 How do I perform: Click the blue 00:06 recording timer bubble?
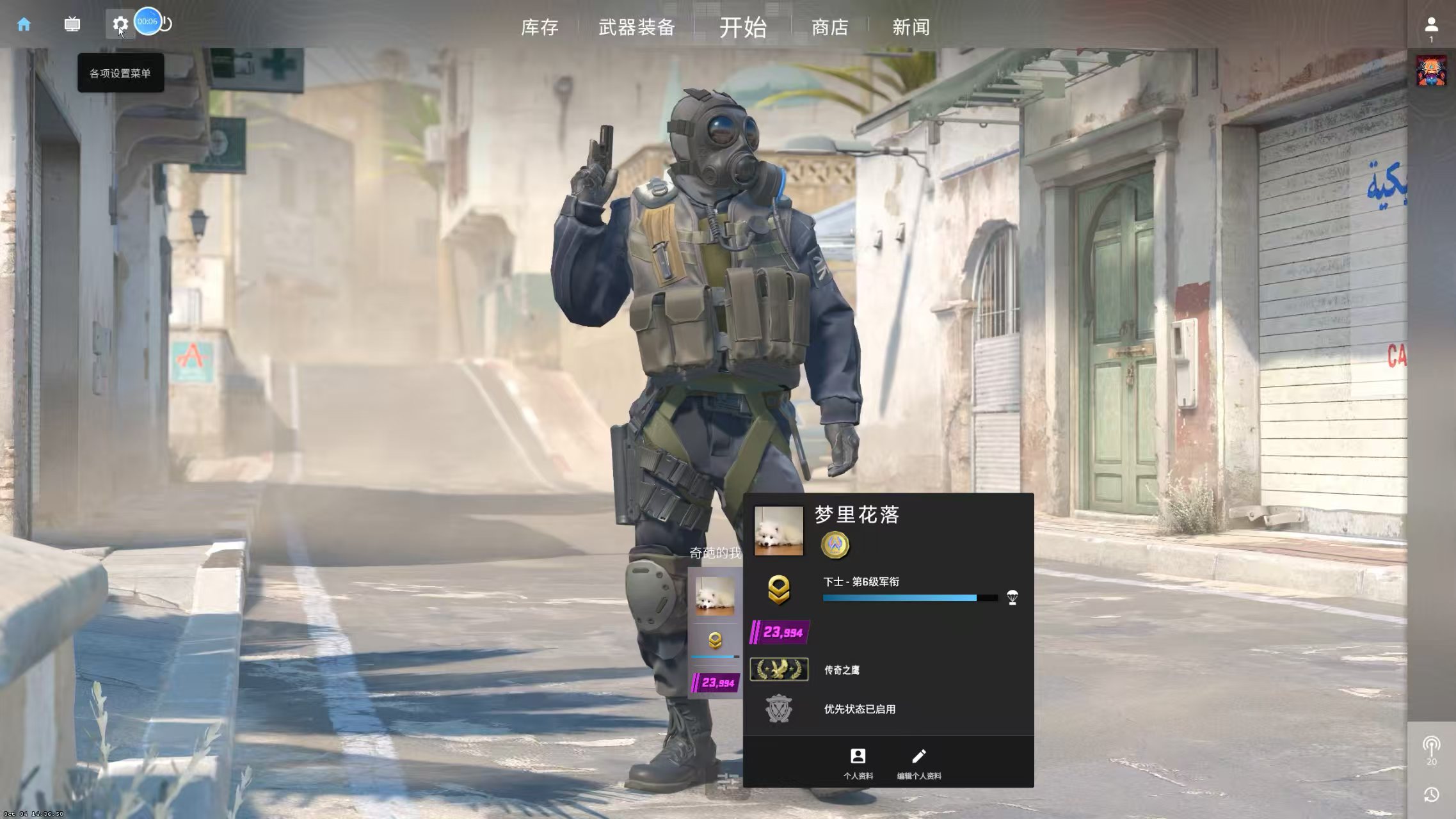pyautogui.click(x=147, y=21)
